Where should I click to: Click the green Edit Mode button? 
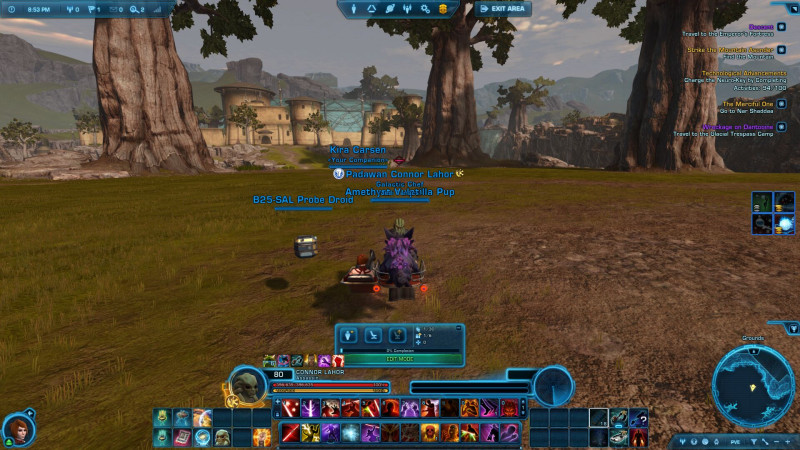click(398, 358)
